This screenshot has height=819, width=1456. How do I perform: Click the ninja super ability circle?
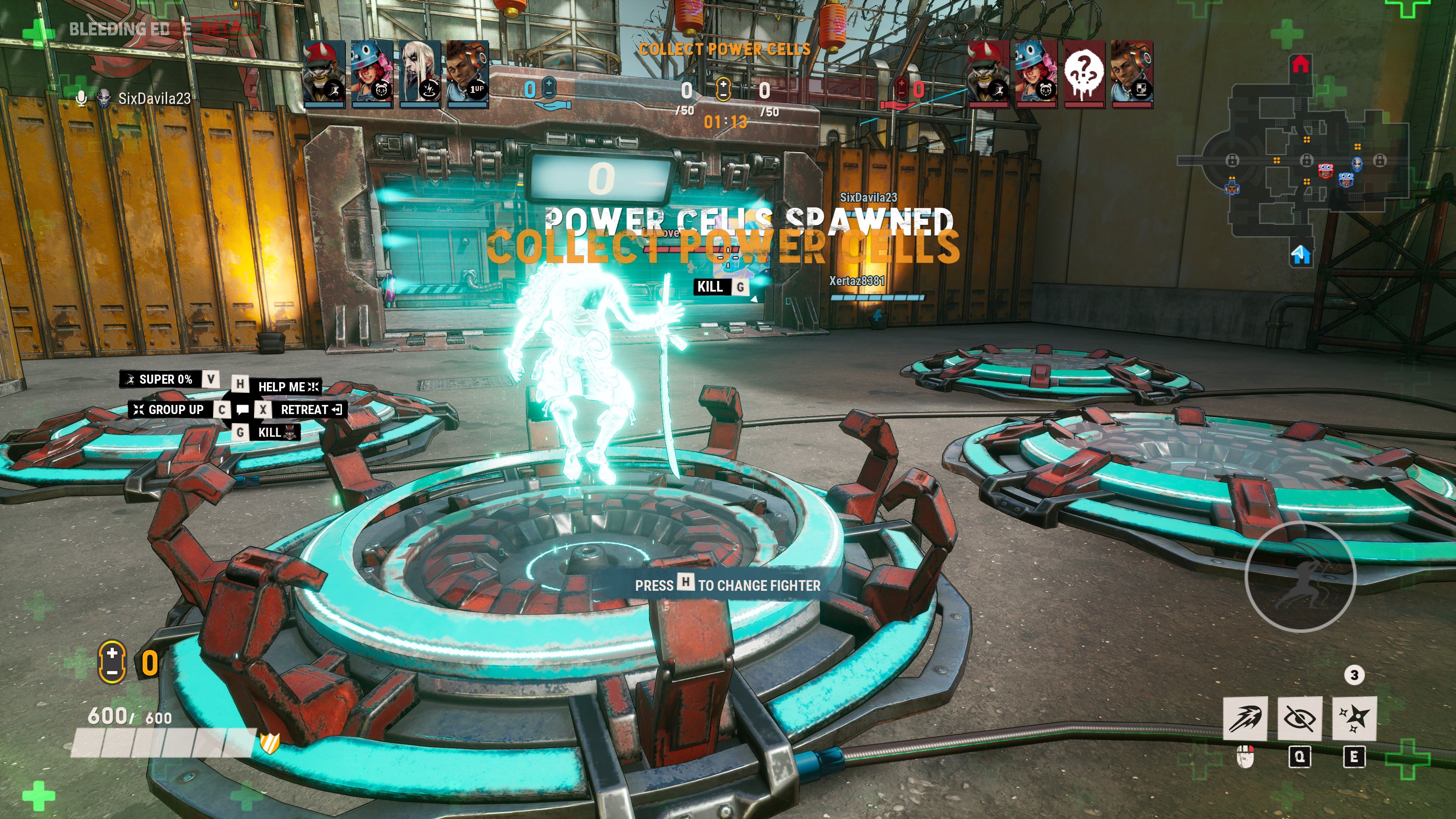1300,576
